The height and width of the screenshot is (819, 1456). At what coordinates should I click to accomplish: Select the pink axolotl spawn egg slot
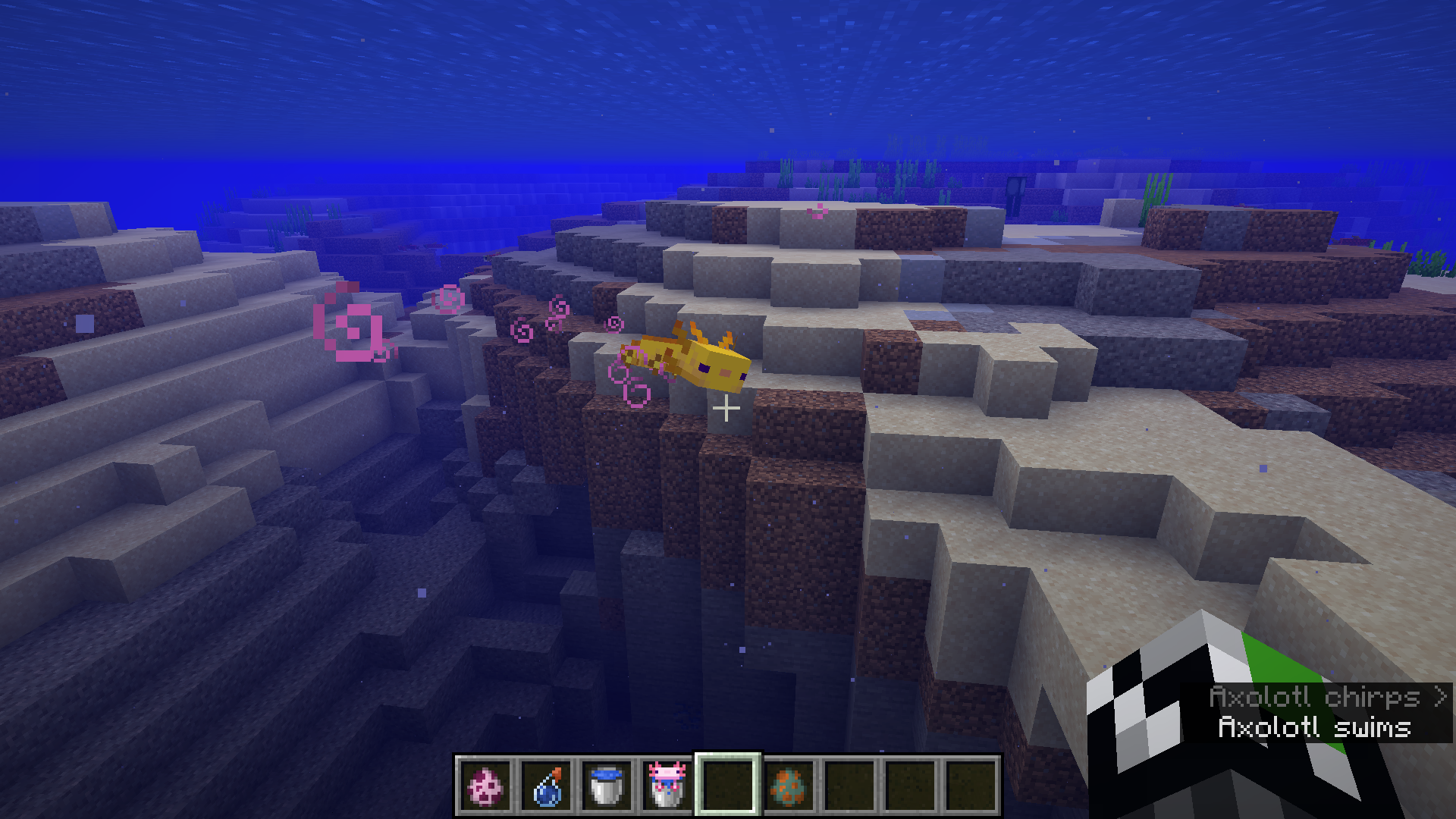[485, 786]
